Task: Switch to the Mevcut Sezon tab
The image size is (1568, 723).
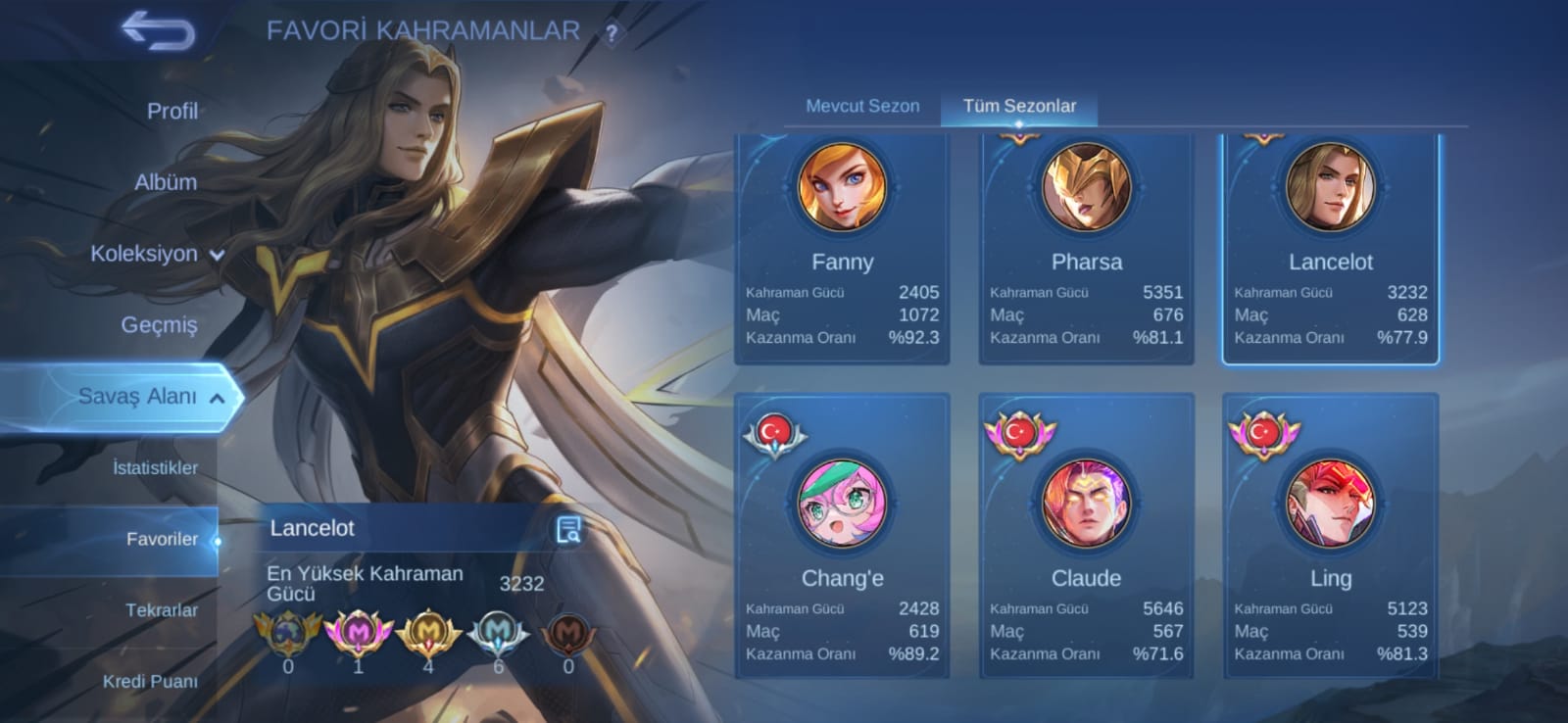Action: coord(861,106)
